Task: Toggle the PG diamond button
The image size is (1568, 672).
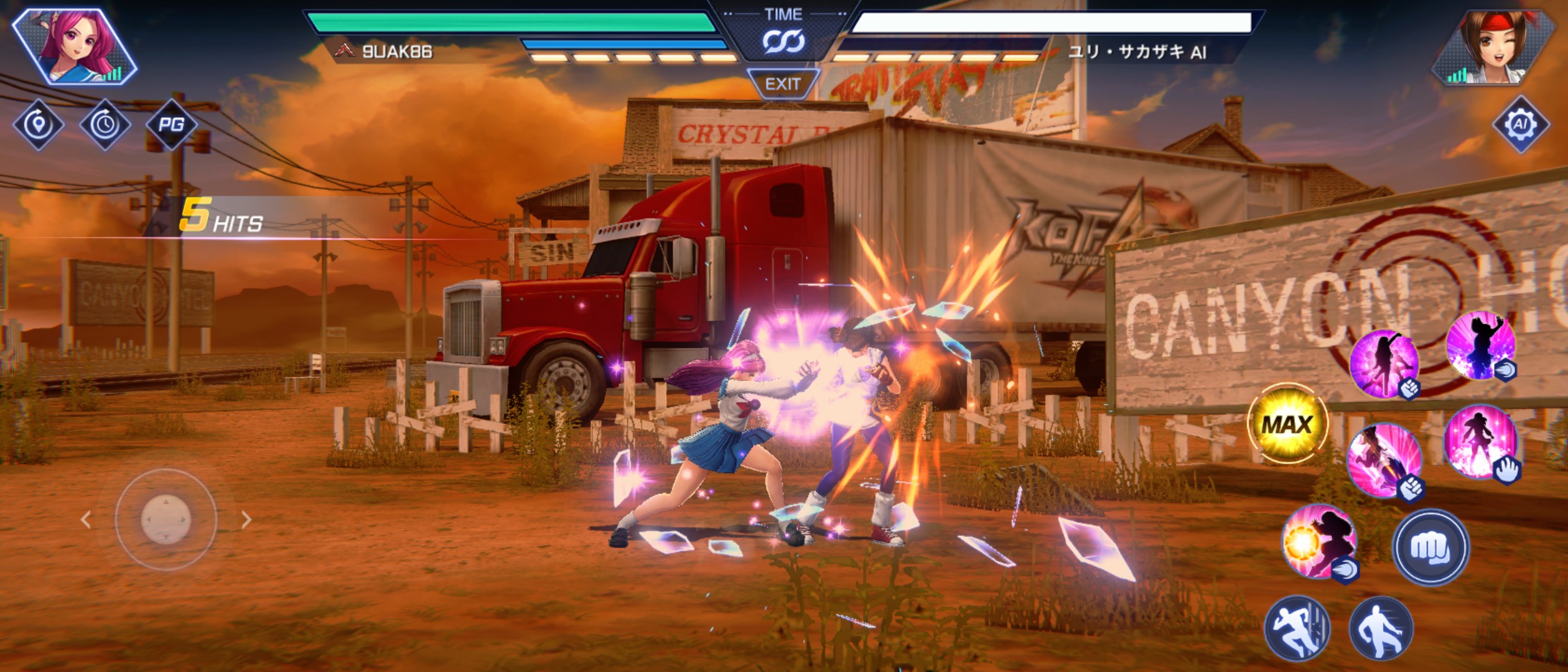Action: tap(171, 124)
